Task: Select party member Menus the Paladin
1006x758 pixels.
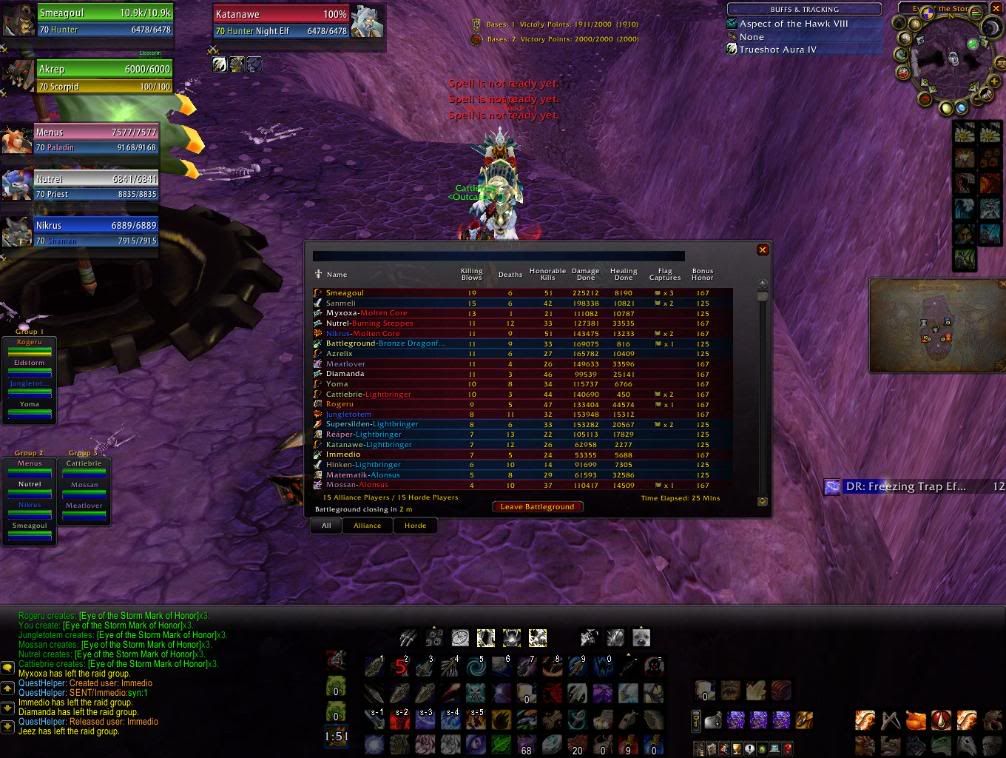Action: (95, 139)
